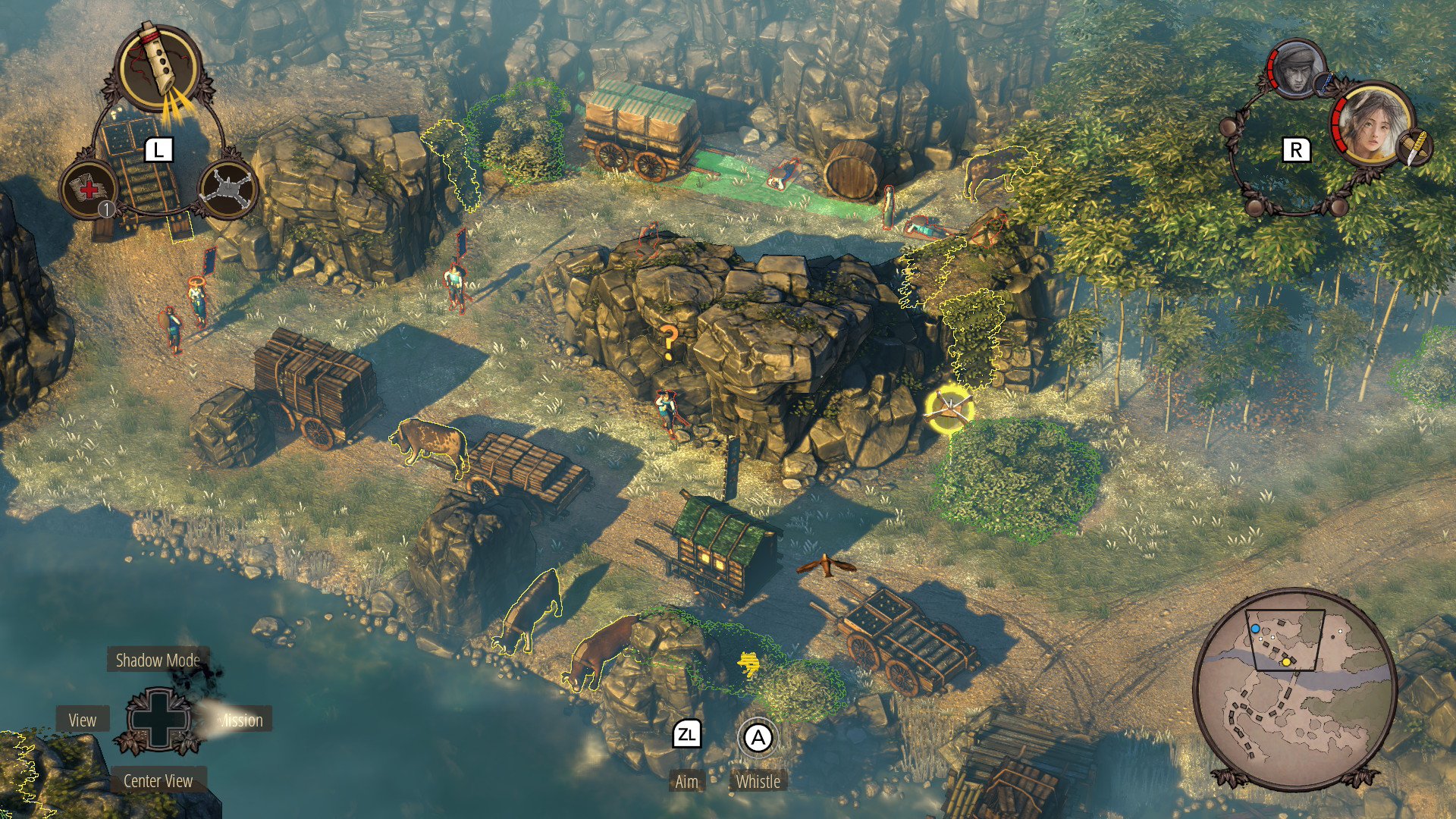Use the medkit item icon
Image resolution: width=1456 pixels, height=819 pixels.
(x=89, y=188)
